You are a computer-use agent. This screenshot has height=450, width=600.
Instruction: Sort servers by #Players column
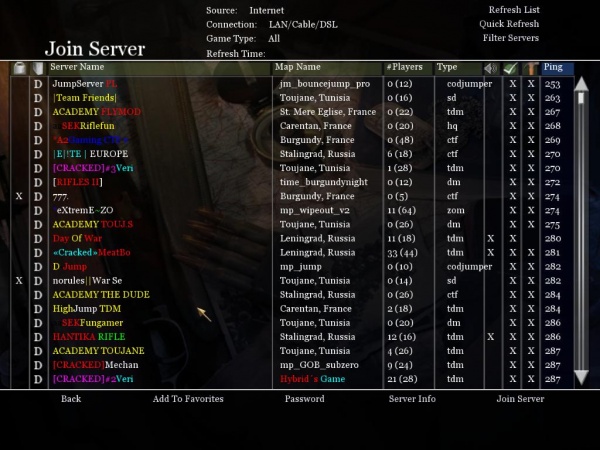pyautogui.click(x=404, y=67)
